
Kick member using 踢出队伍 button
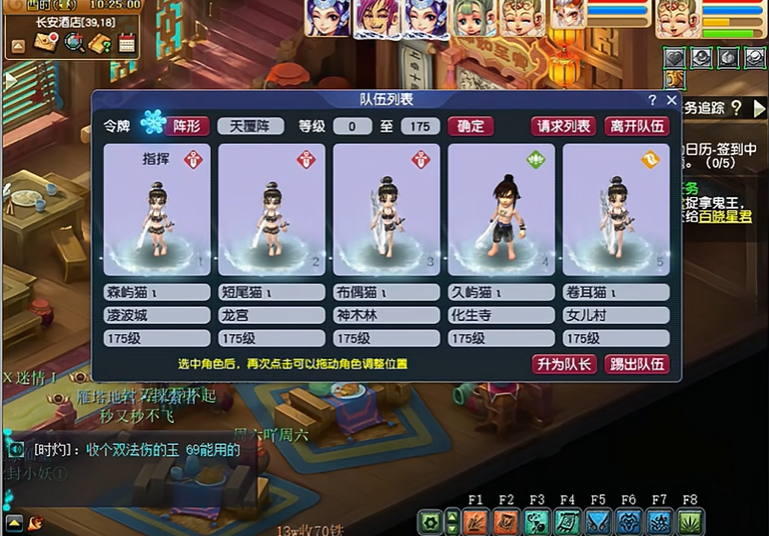pyautogui.click(x=637, y=364)
